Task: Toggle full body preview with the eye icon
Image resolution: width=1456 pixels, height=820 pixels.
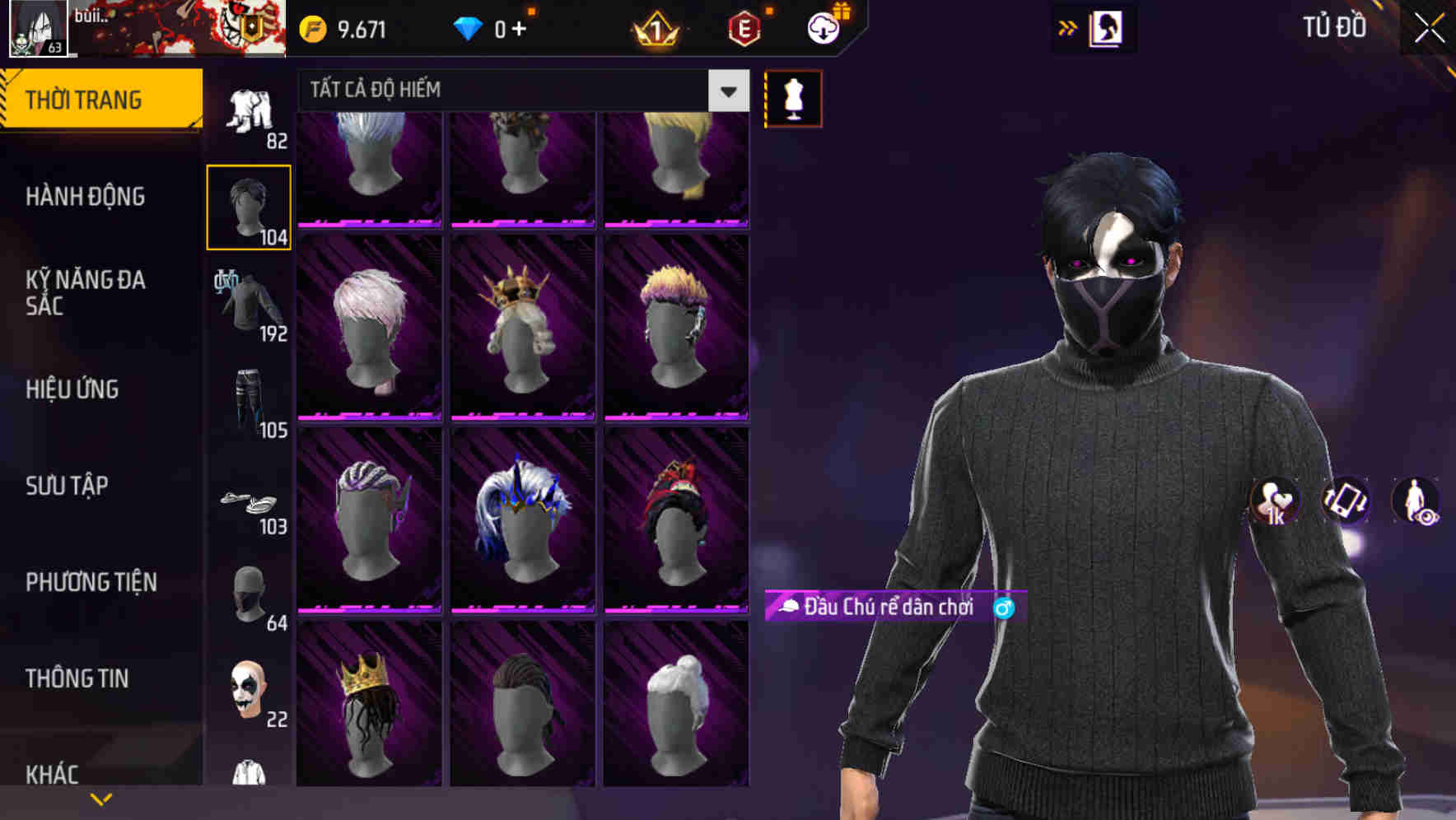Action: (1416, 501)
